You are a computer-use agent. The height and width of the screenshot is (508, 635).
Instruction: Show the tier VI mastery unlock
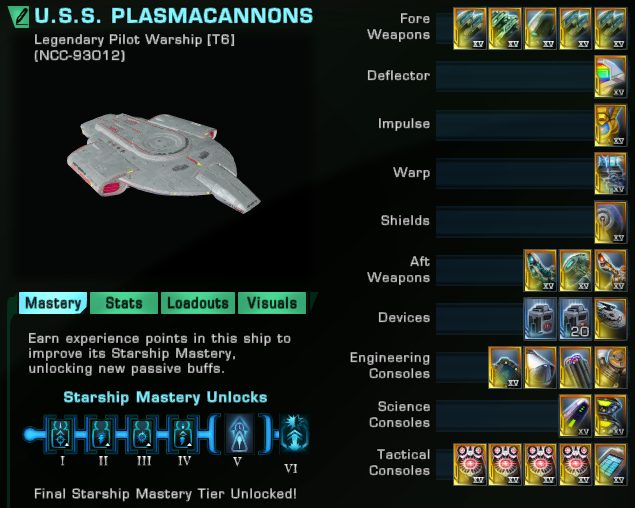(x=294, y=434)
